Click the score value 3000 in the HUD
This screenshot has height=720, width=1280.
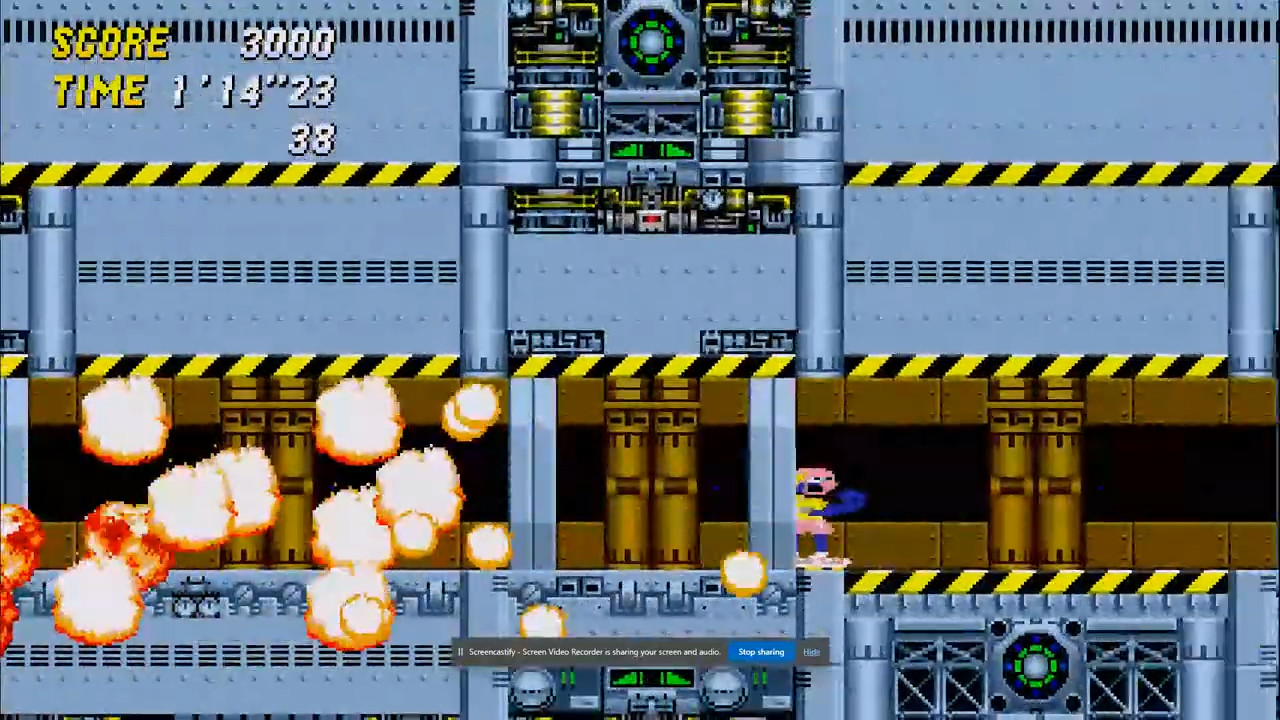pyautogui.click(x=288, y=42)
